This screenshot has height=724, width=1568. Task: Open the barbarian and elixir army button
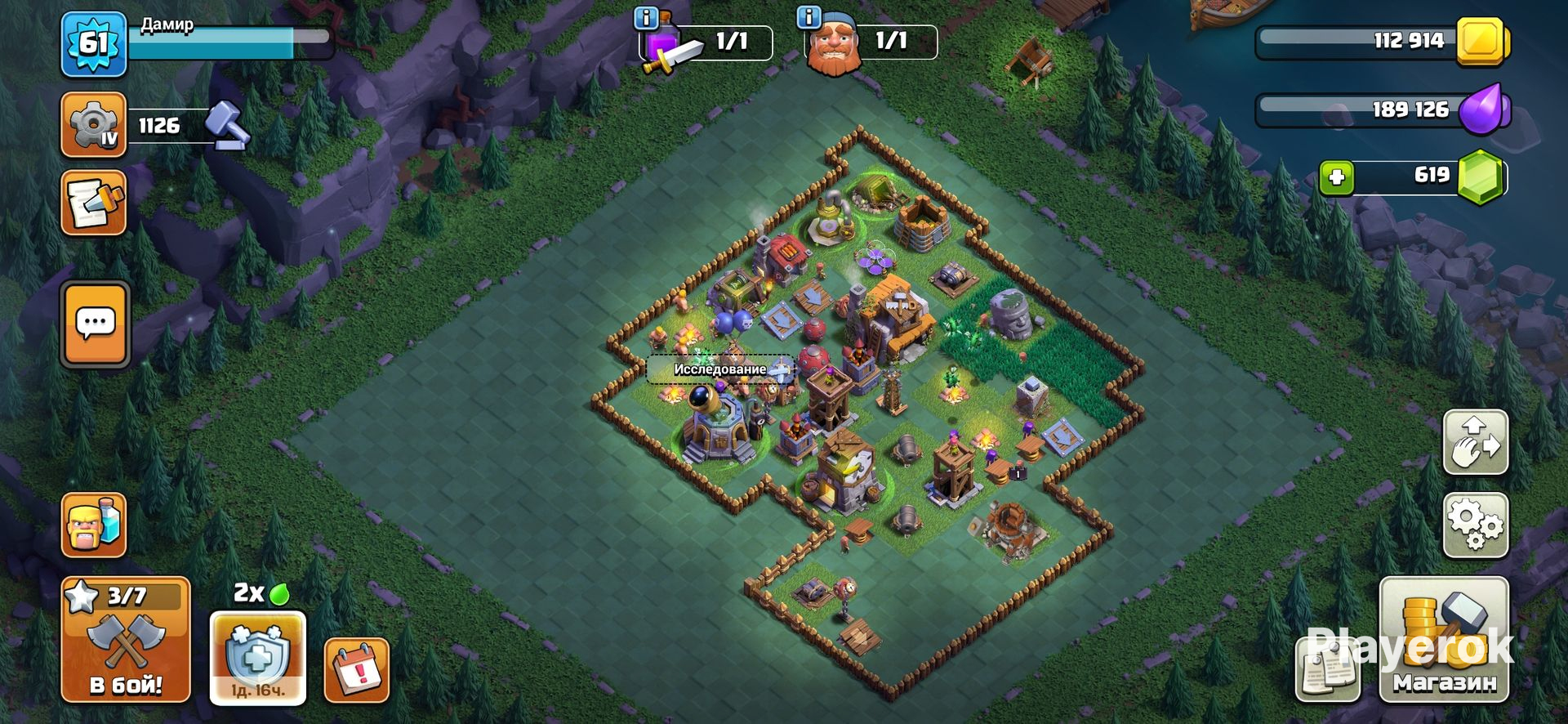click(93, 525)
